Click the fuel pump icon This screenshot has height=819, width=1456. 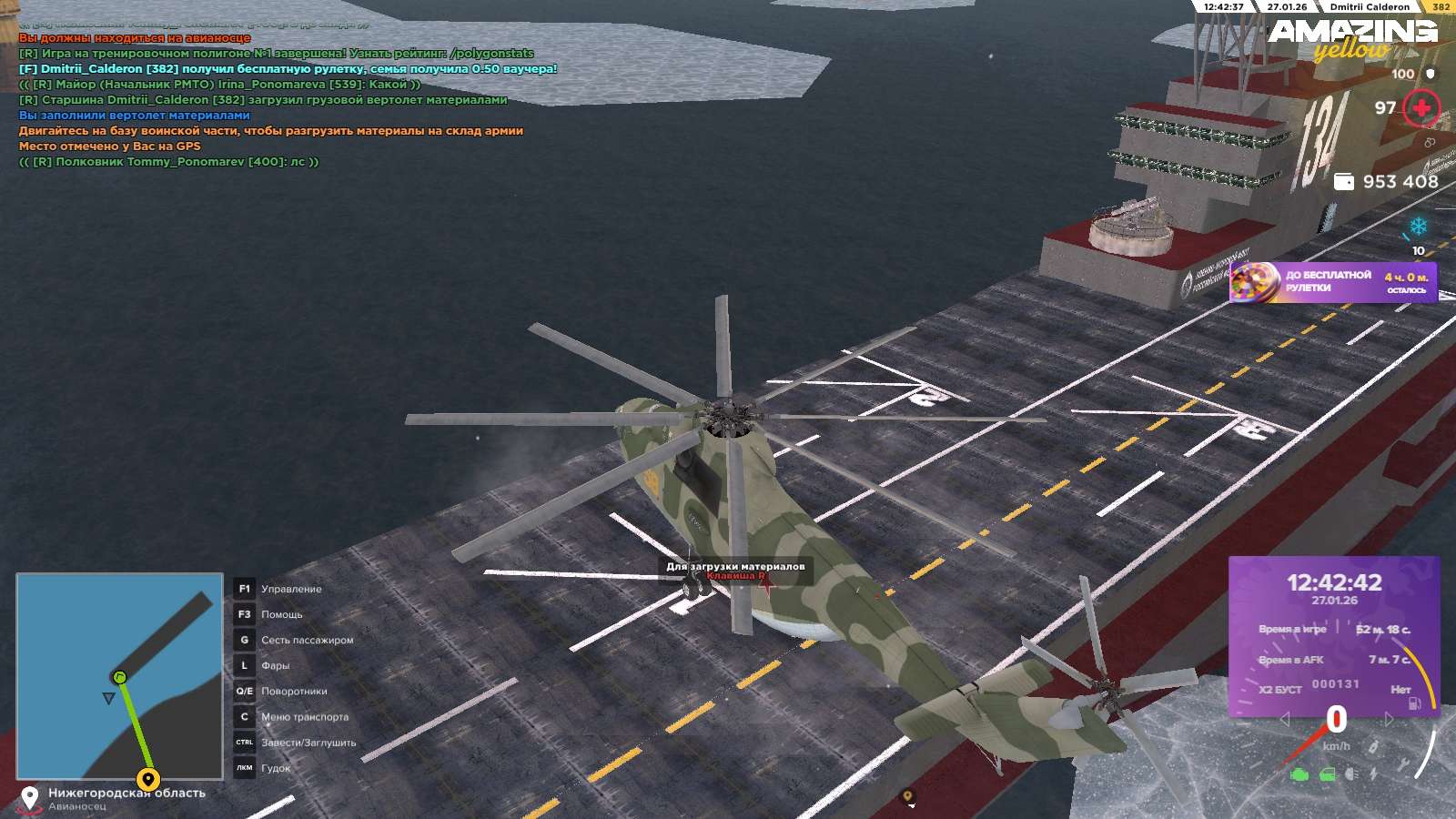[1415, 703]
